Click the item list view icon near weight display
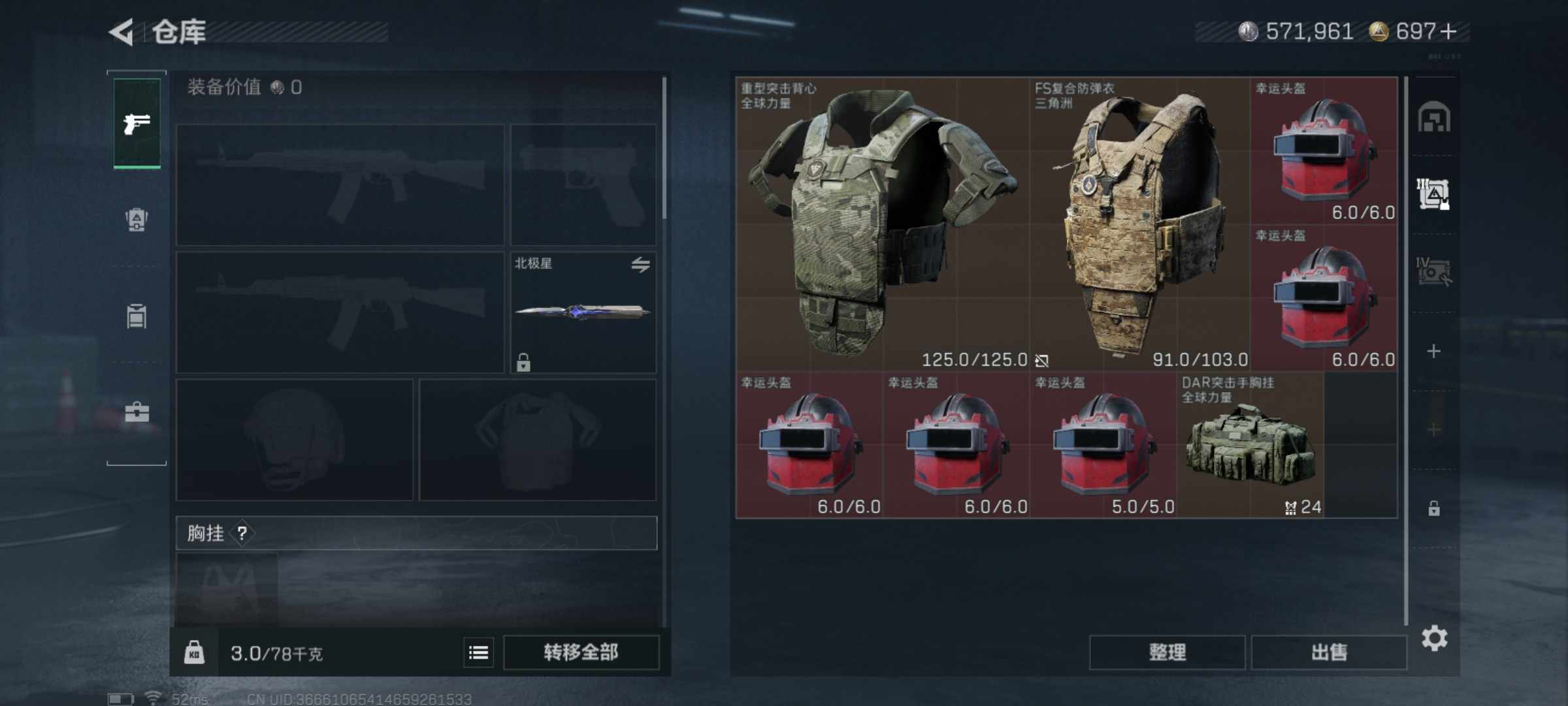Viewport: 1568px width, 706px height. point(478,652)
